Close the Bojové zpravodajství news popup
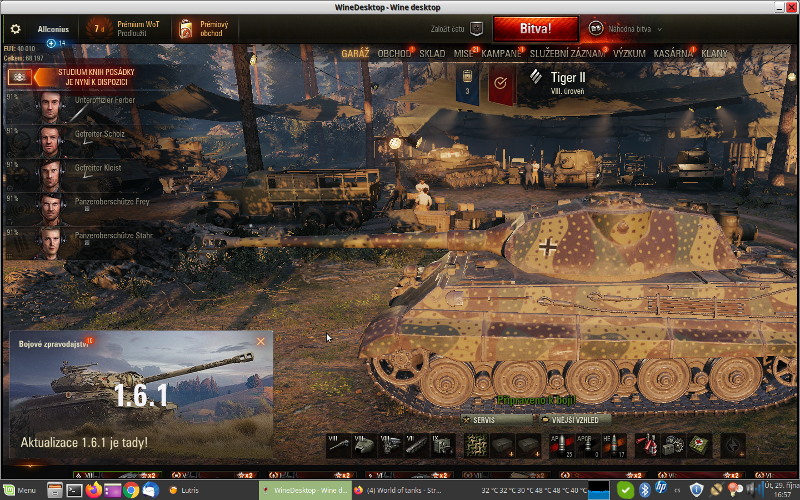 pyautogui.click(x=261, y=342)
